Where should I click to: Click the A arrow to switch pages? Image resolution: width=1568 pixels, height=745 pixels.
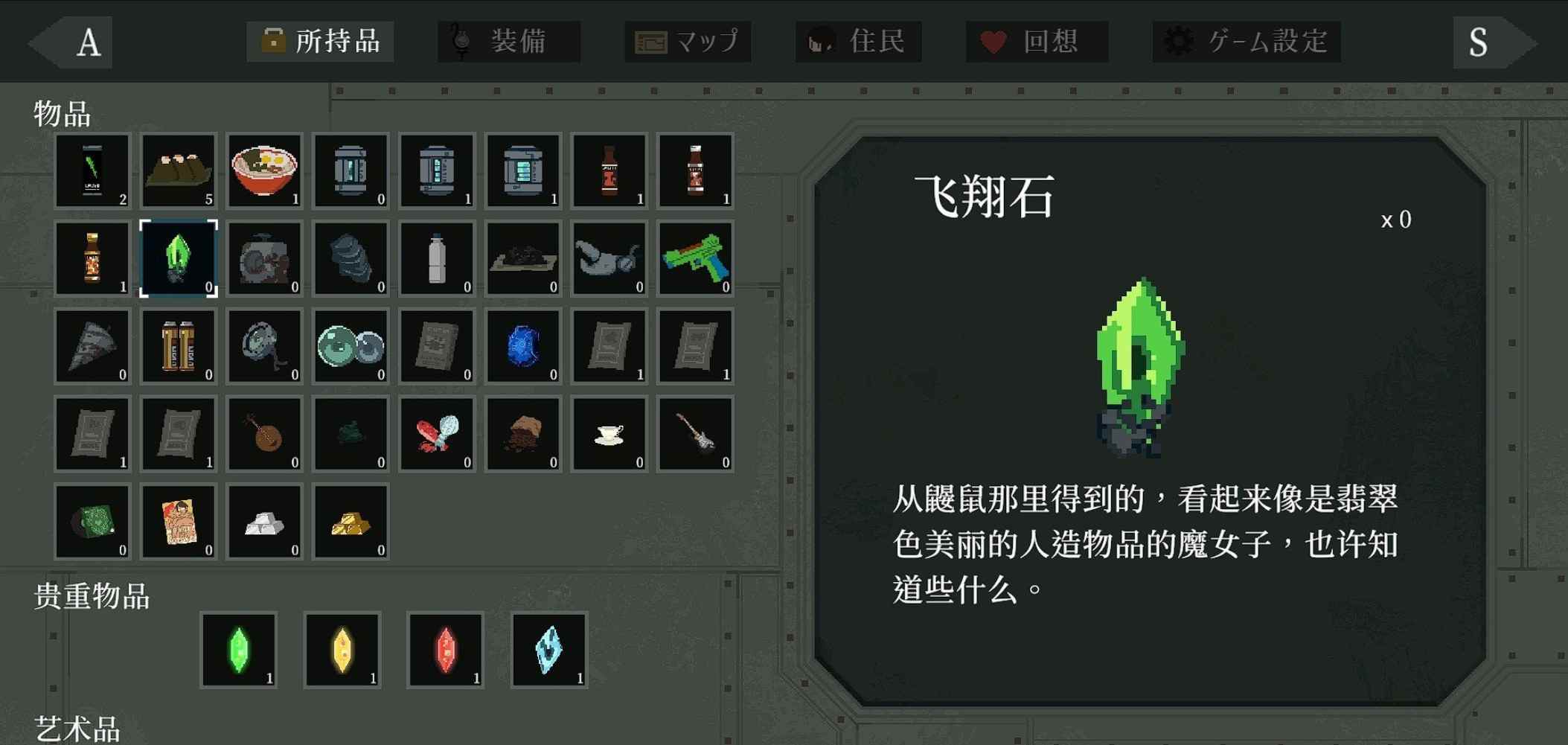(88, 42)
